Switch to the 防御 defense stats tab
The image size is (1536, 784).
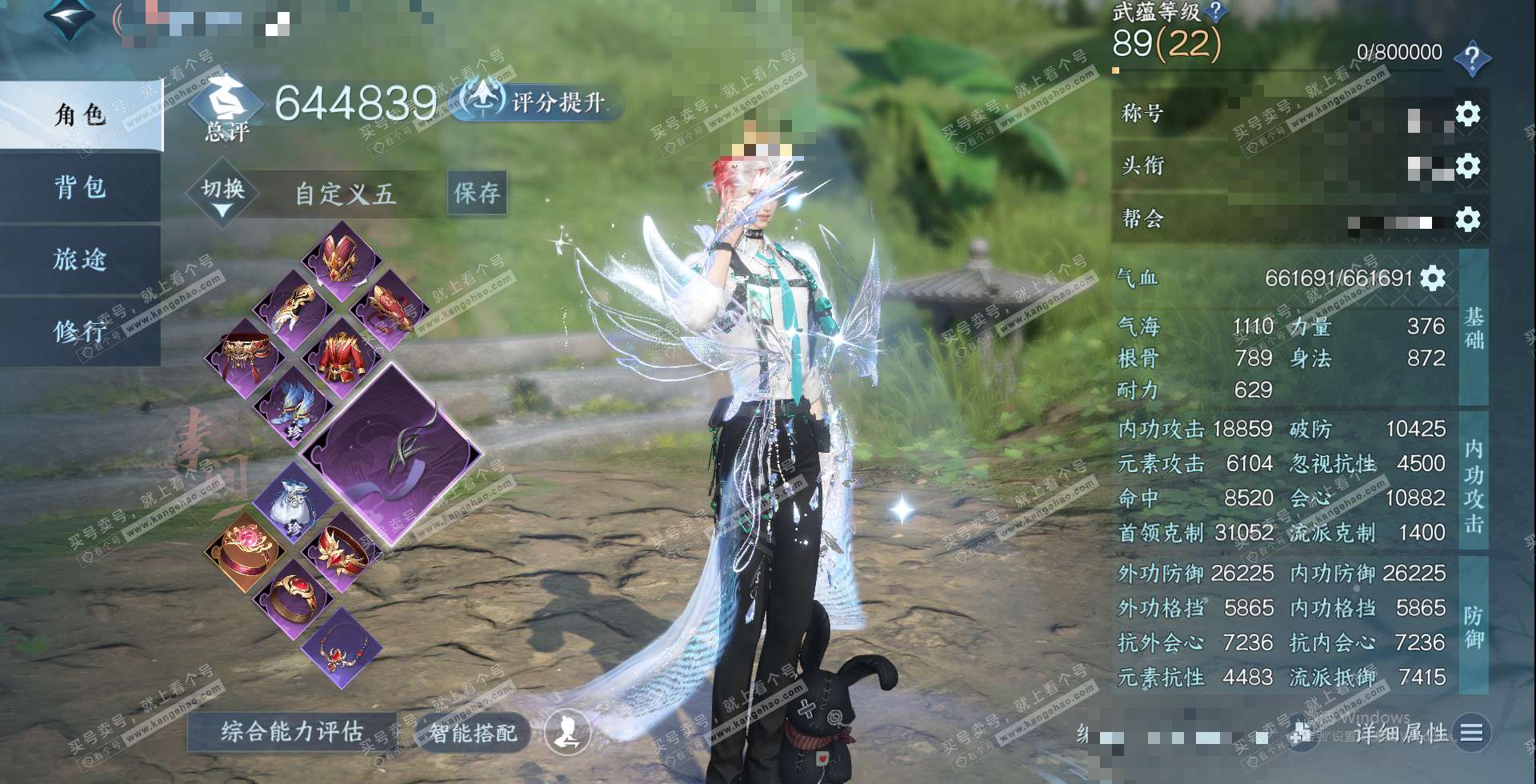pos(1474,626)
